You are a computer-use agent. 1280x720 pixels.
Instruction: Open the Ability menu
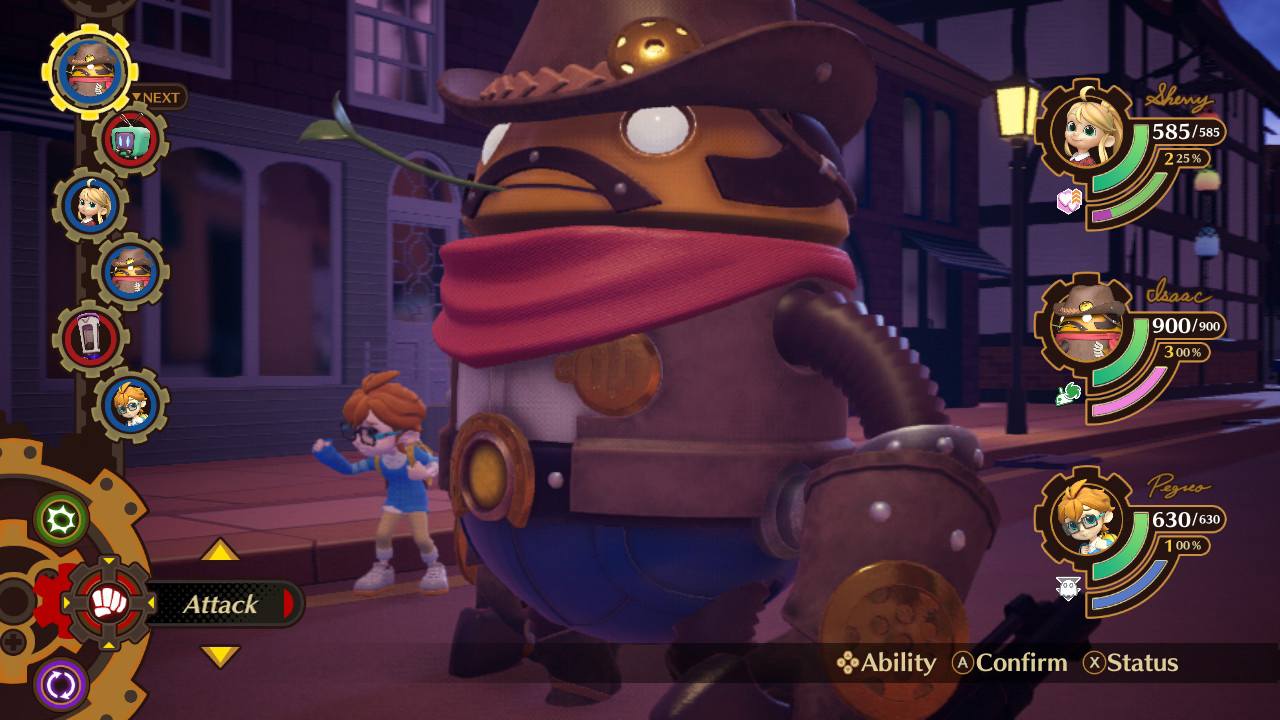886,663
